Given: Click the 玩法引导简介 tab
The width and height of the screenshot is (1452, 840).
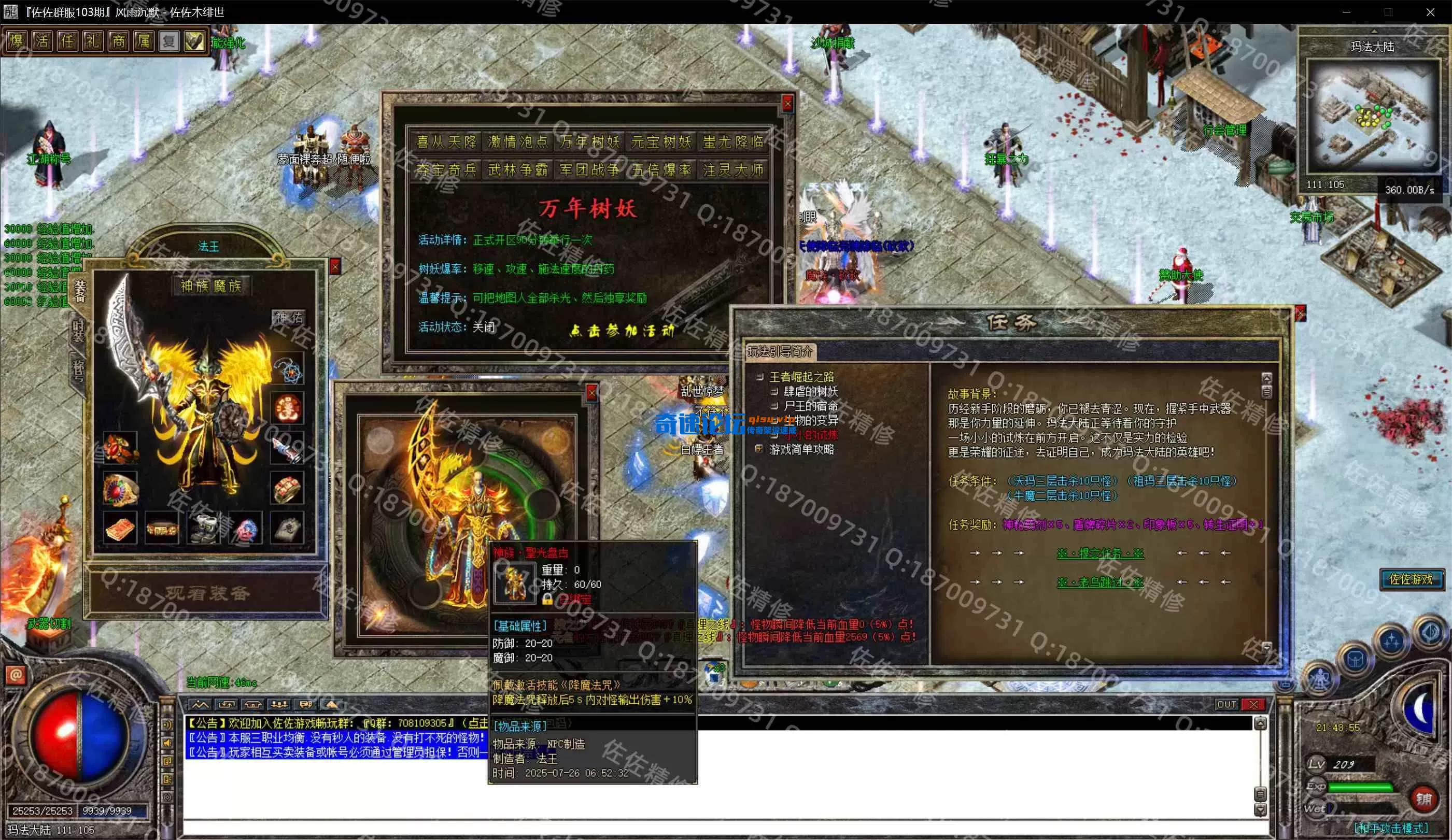Looking at the screenshot, I should [x=780, y=351].
